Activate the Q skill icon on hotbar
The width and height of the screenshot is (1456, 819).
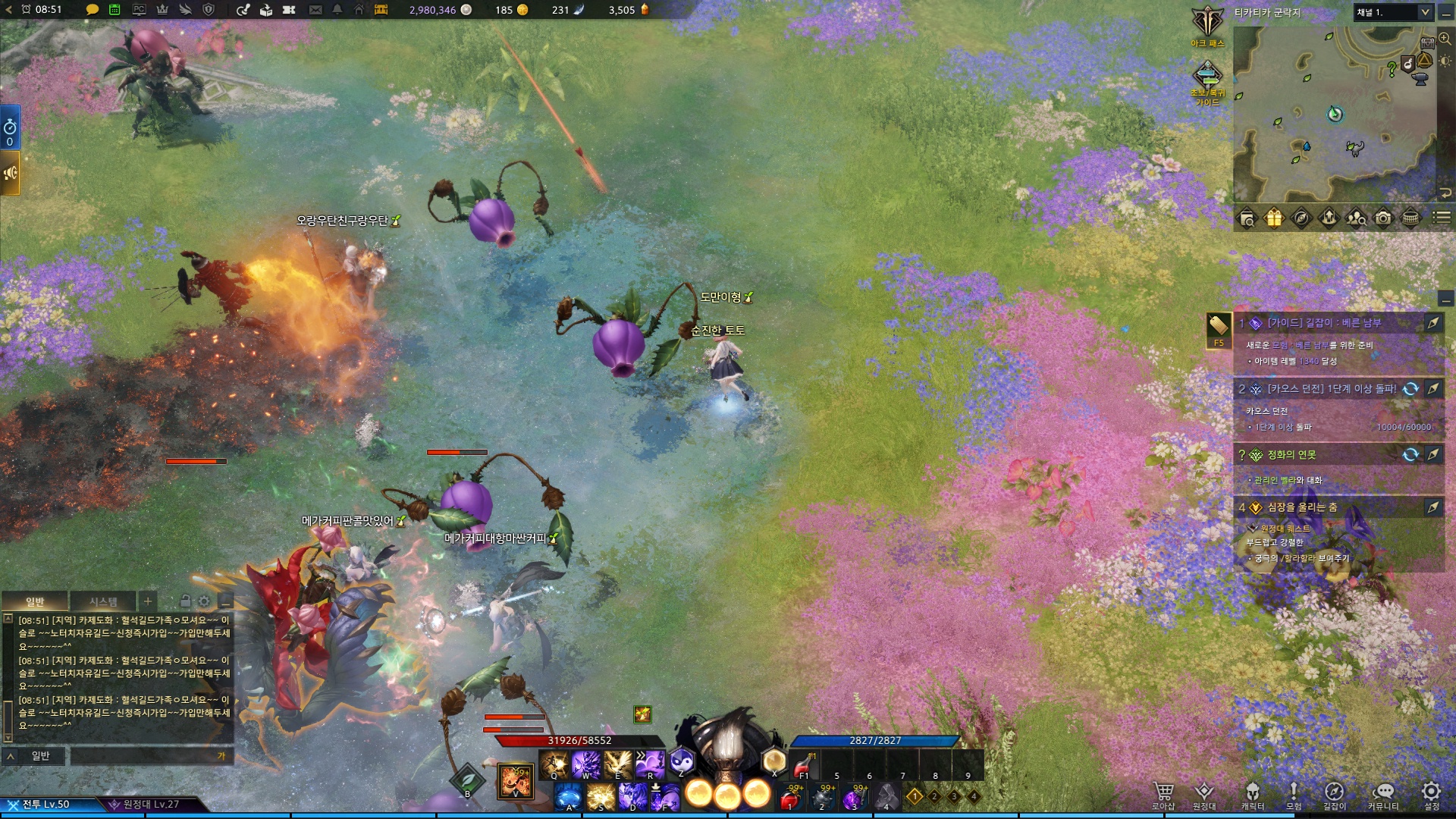point(554,764)
